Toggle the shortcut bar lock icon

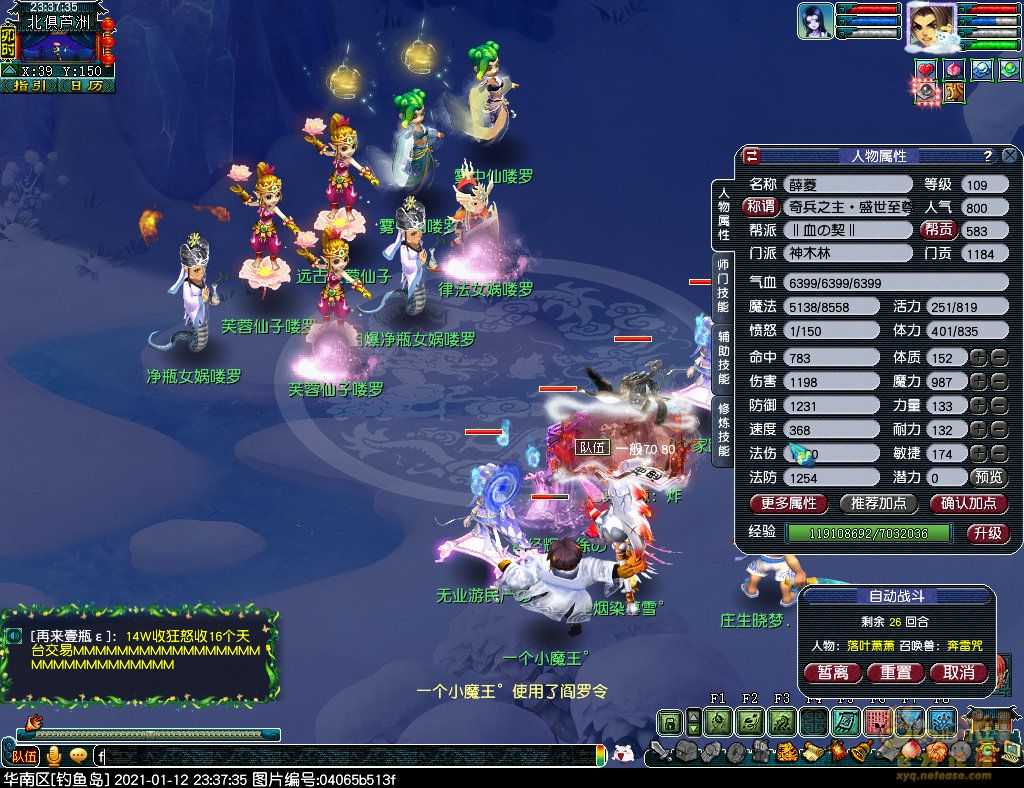pyautogui.click(x=669, y=721)
